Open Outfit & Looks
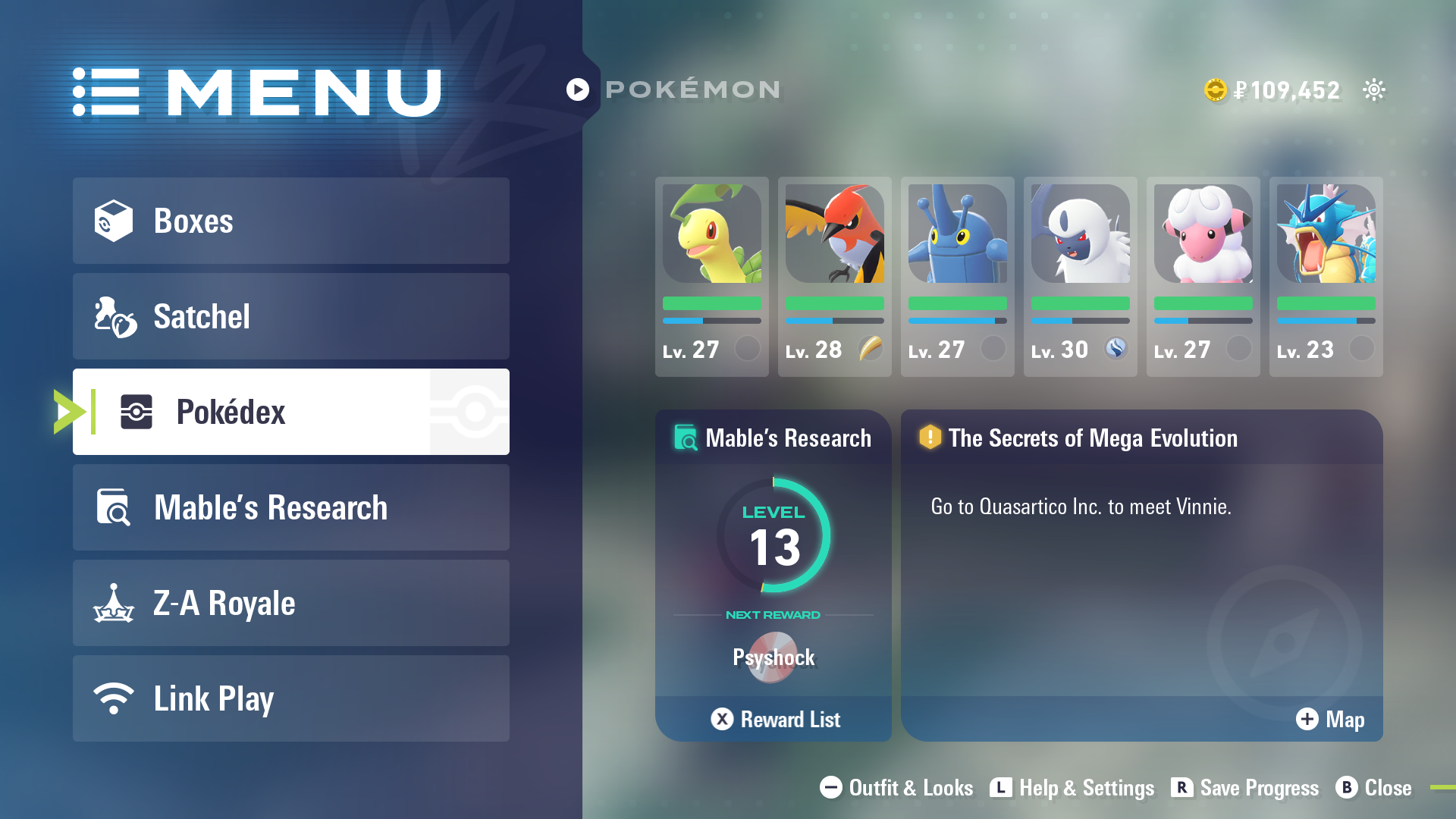Image resolution: width=1456 pixels, height=819 pixels. click(x=896, y=788)
